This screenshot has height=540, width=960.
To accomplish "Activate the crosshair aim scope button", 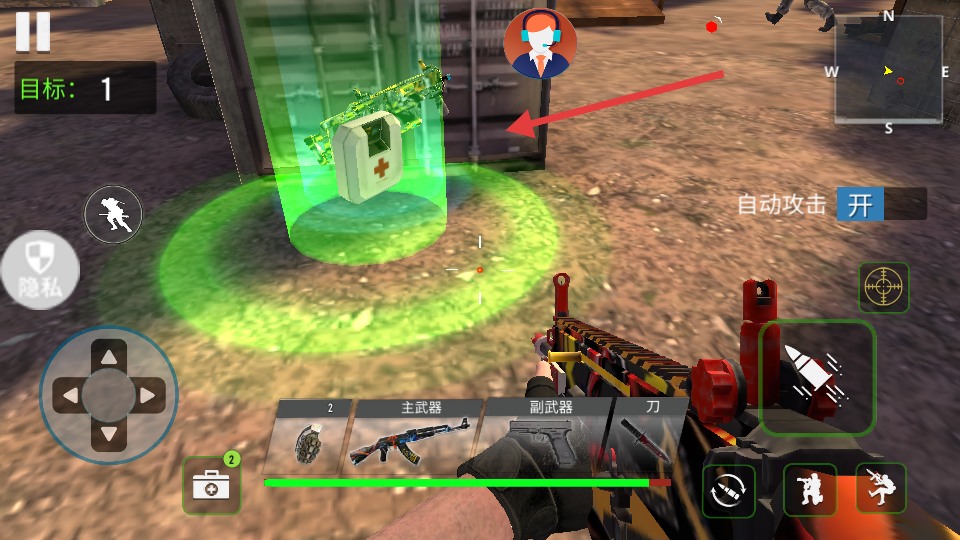I will (x=884, y=288).
